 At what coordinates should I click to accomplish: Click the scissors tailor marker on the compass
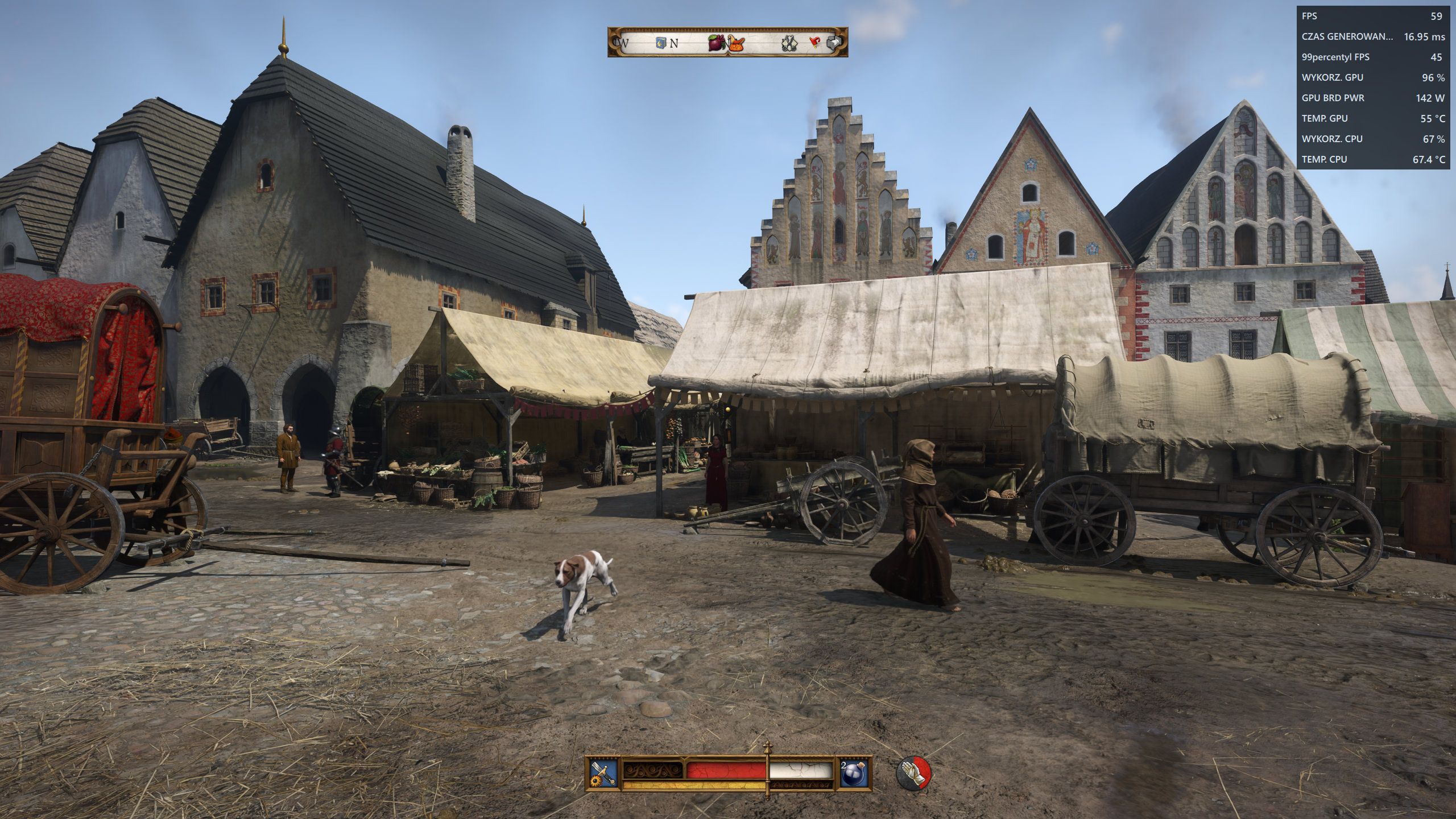click(789, 43)
